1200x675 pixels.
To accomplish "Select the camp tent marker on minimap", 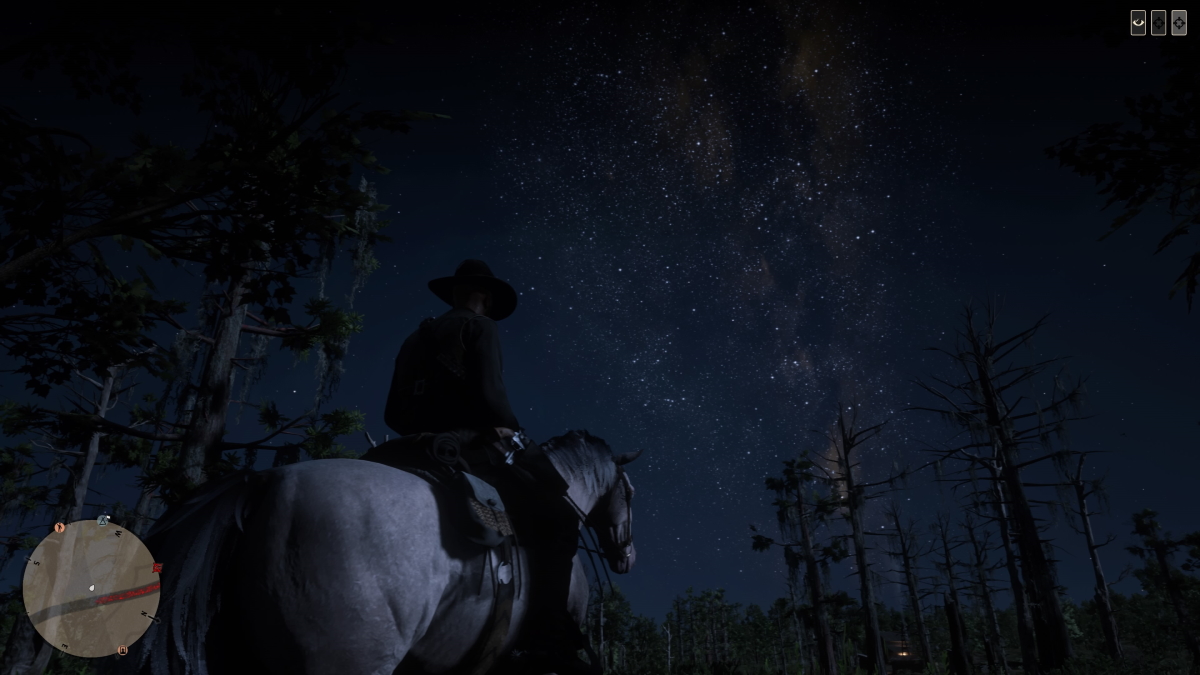I will [x=103, y=521].
